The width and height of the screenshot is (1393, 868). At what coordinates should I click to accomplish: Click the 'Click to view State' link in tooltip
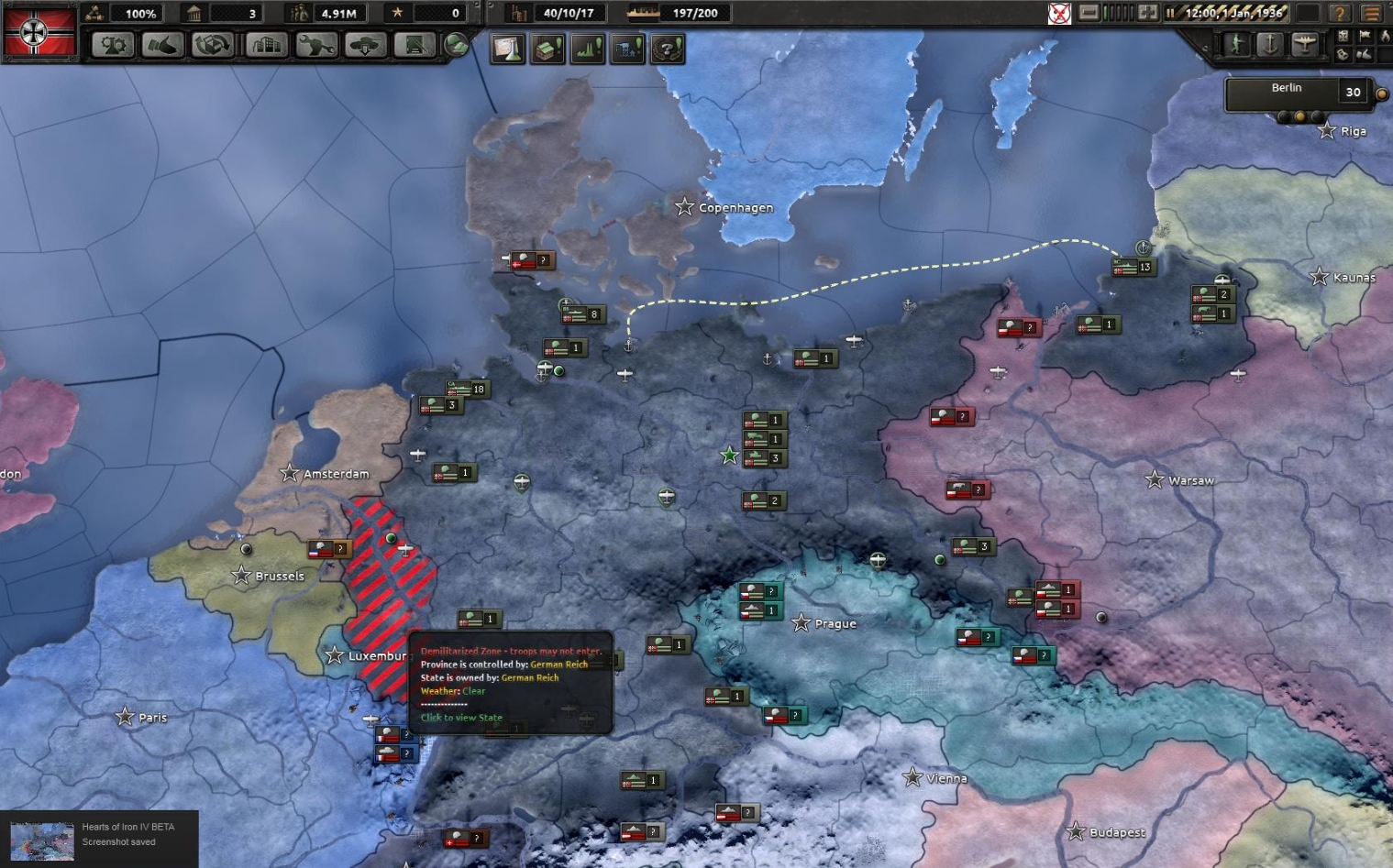(x=460, y=717)
